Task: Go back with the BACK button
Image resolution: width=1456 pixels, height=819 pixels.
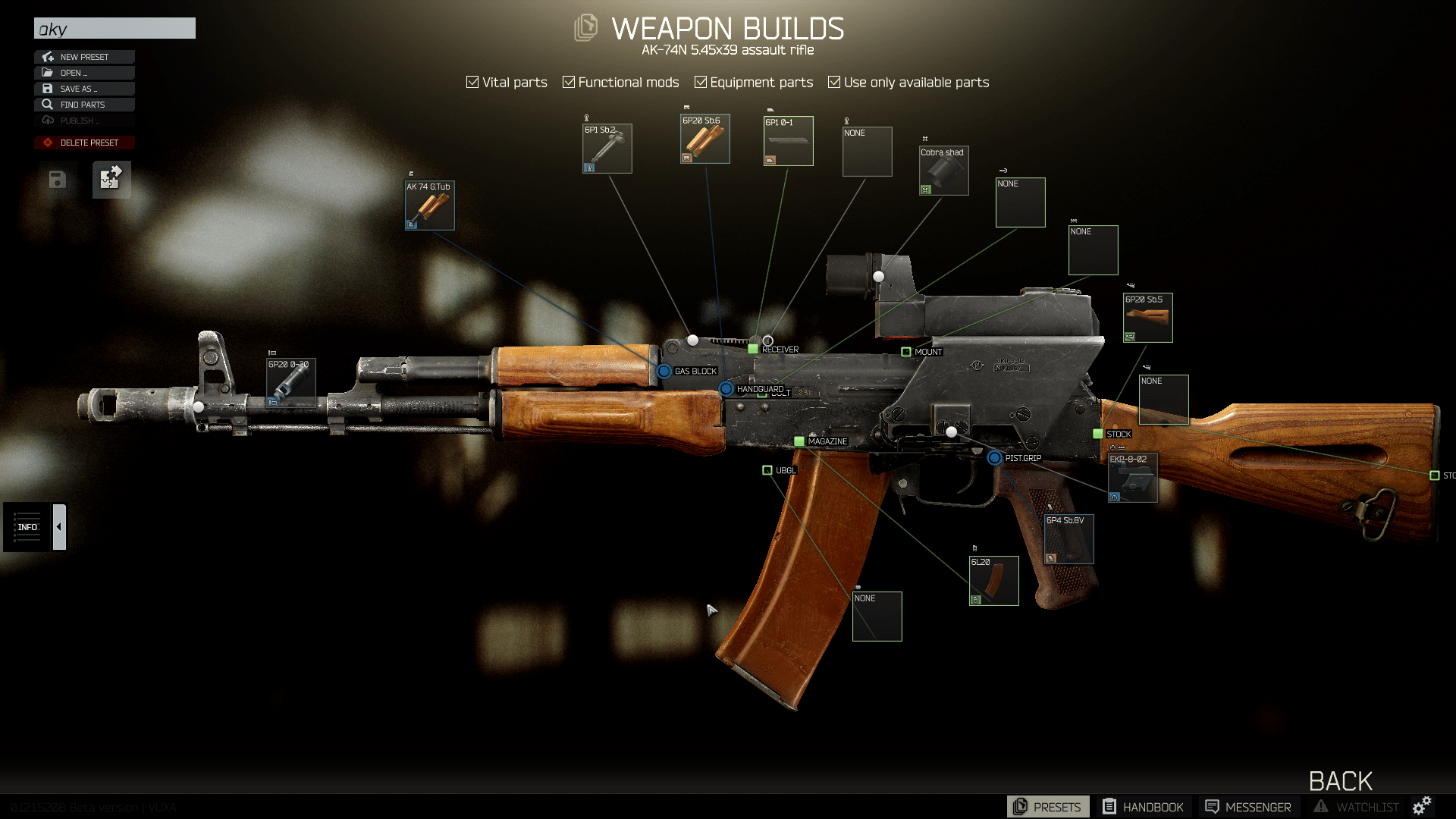Action: [x=1340, y=781]
